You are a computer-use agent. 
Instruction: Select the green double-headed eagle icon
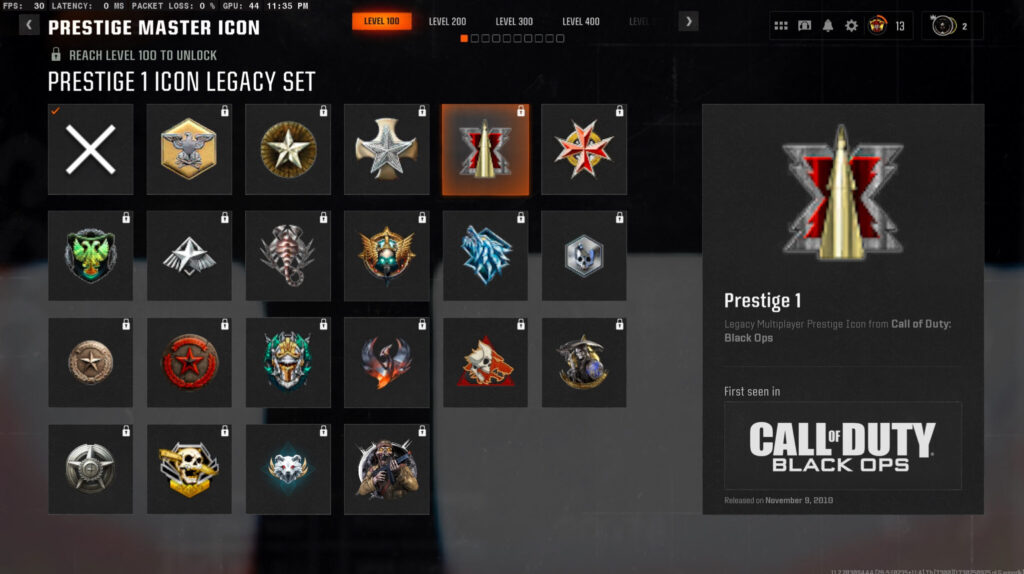tap(90, 256)
